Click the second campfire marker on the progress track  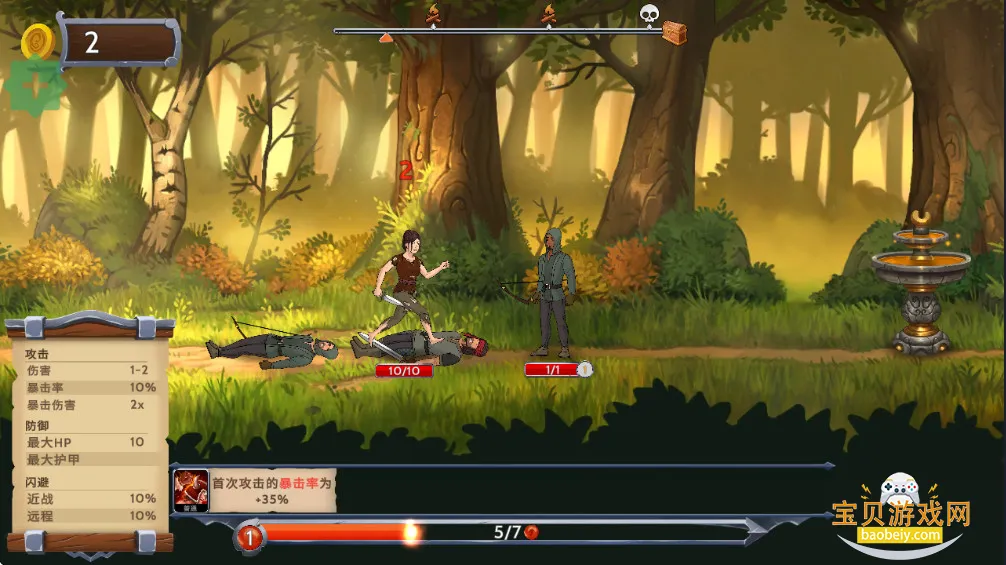click(548, 15)
